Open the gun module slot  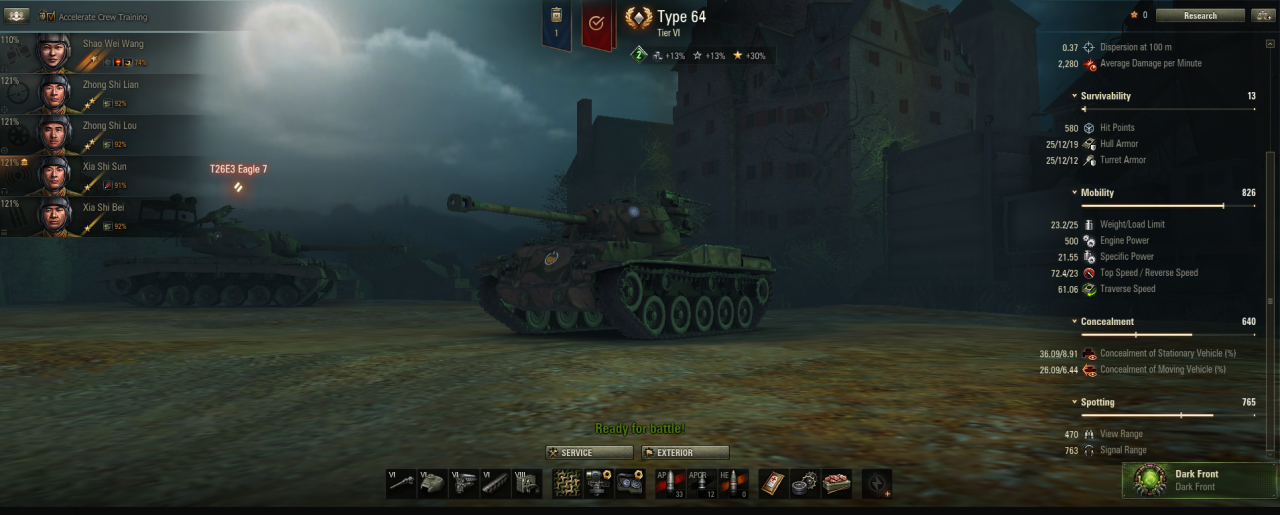(x=402, y=483)
